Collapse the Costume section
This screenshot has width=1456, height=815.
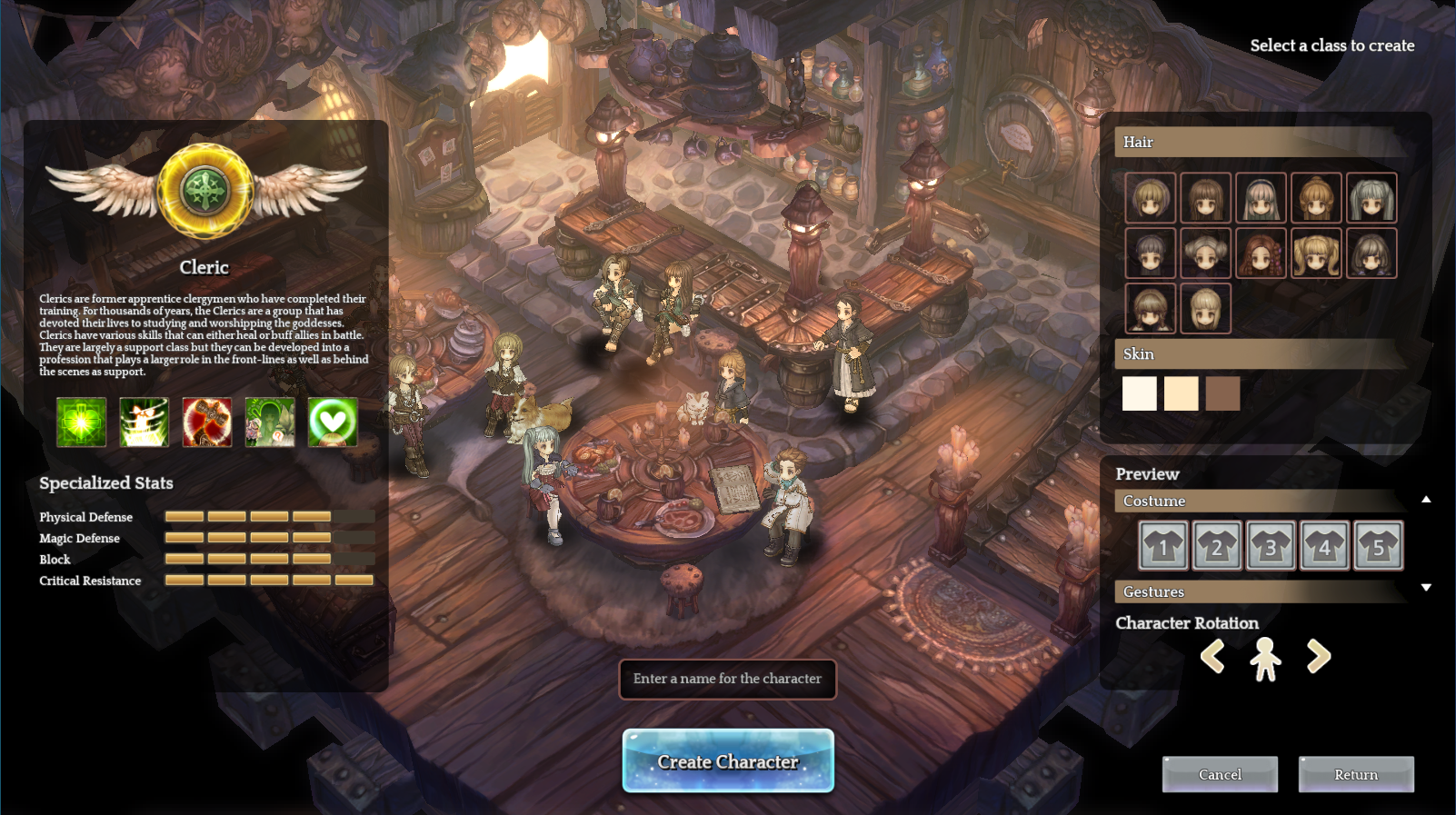pyautogui.click(x=1426, y=499)
